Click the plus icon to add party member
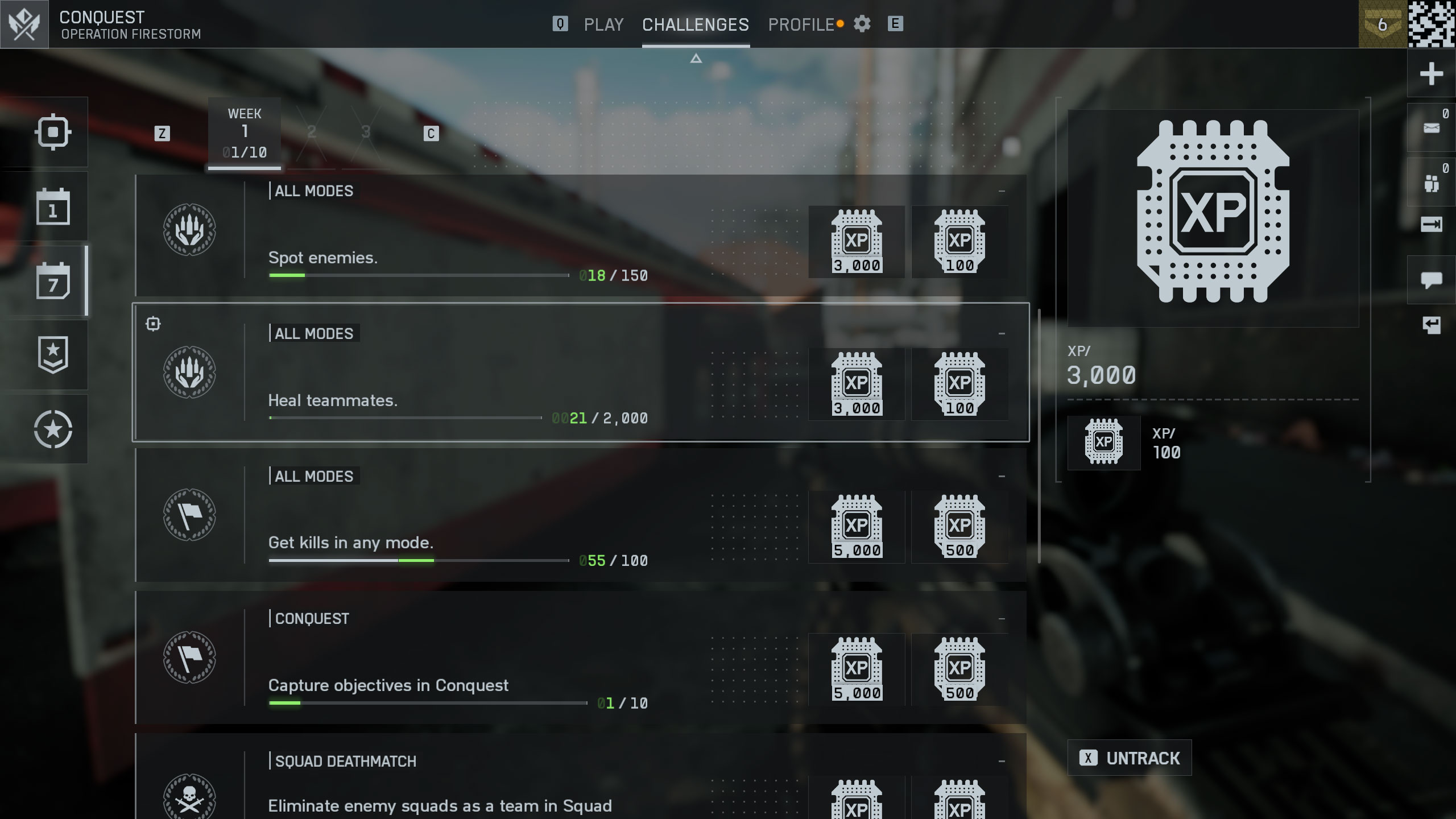This screenshot has width=1456, height=819. click(x=1431, y=74)
